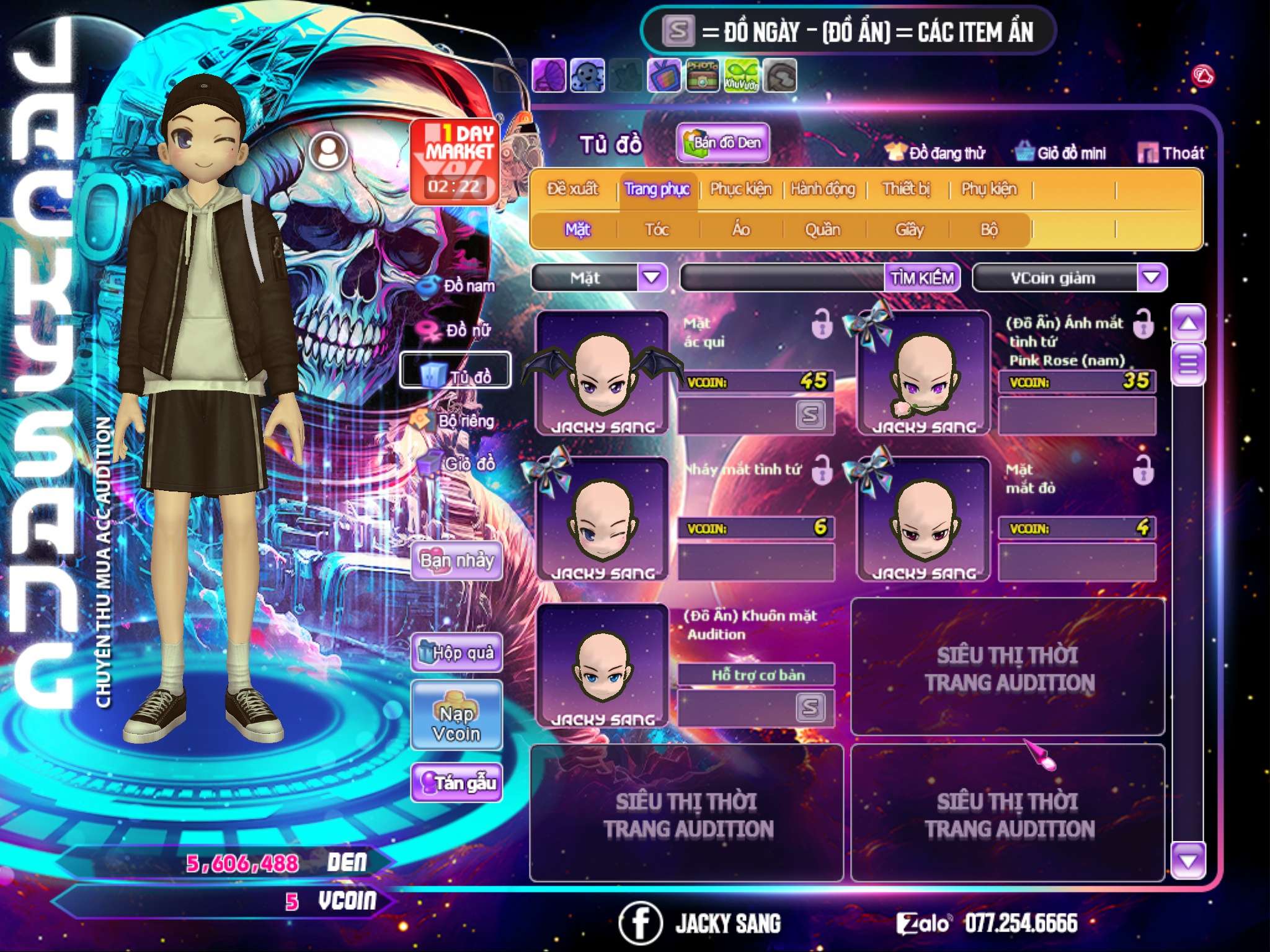Click the TÌM KIẾM search button
The image size is (1270, 952).
922,278
